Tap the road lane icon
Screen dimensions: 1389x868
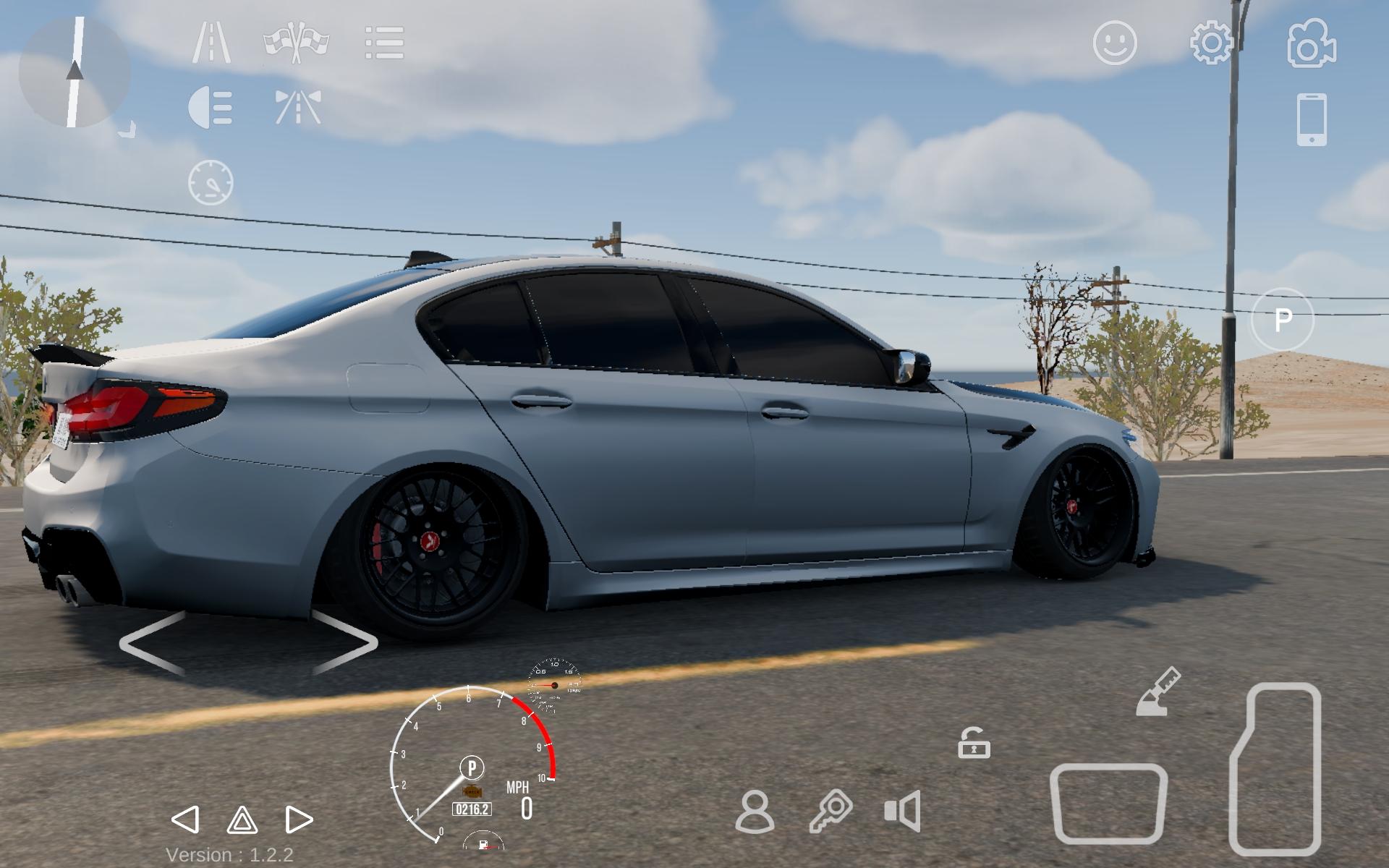[211, 43]
